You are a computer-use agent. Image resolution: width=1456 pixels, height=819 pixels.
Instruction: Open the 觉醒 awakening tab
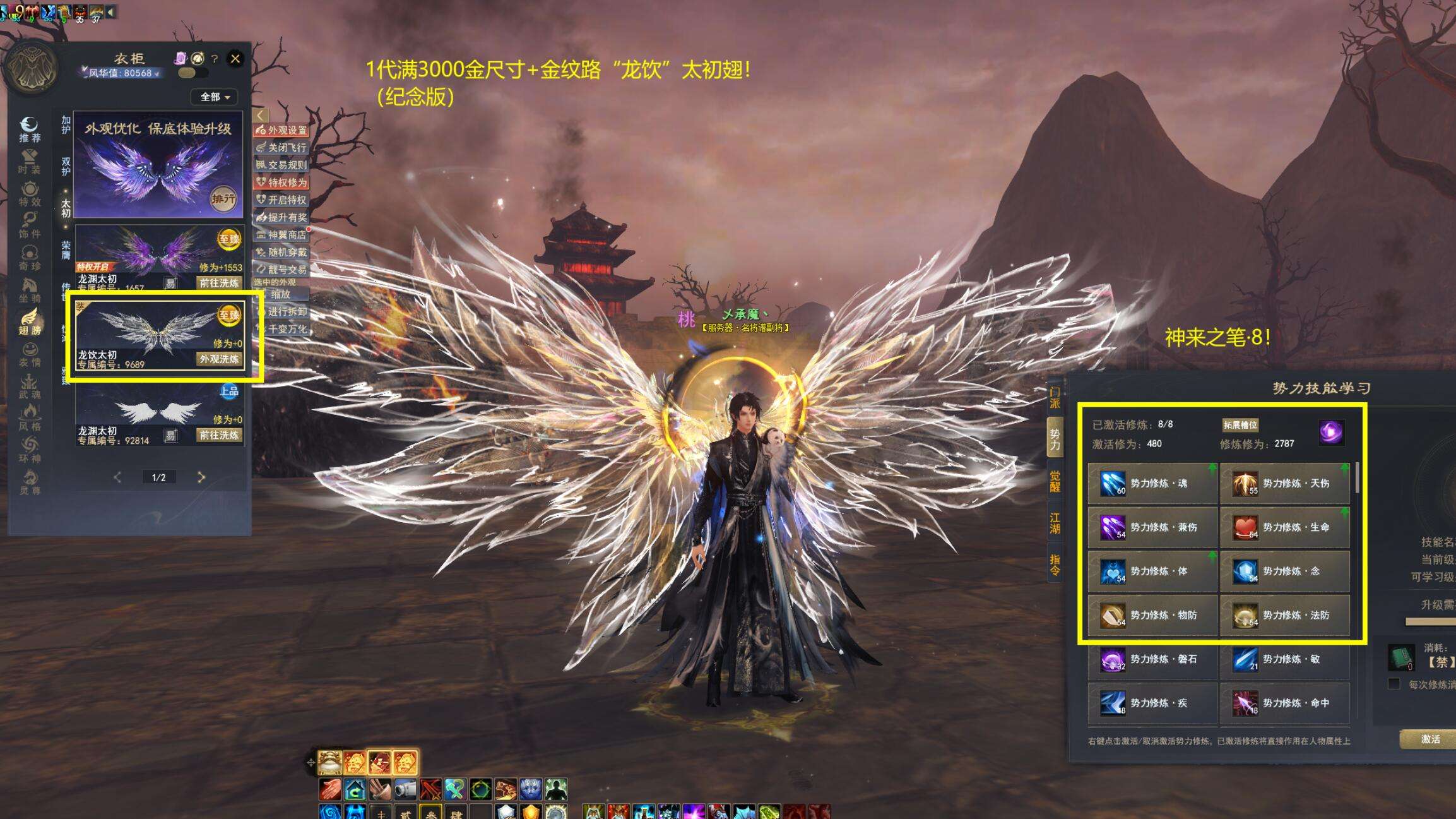(1055, 481)
